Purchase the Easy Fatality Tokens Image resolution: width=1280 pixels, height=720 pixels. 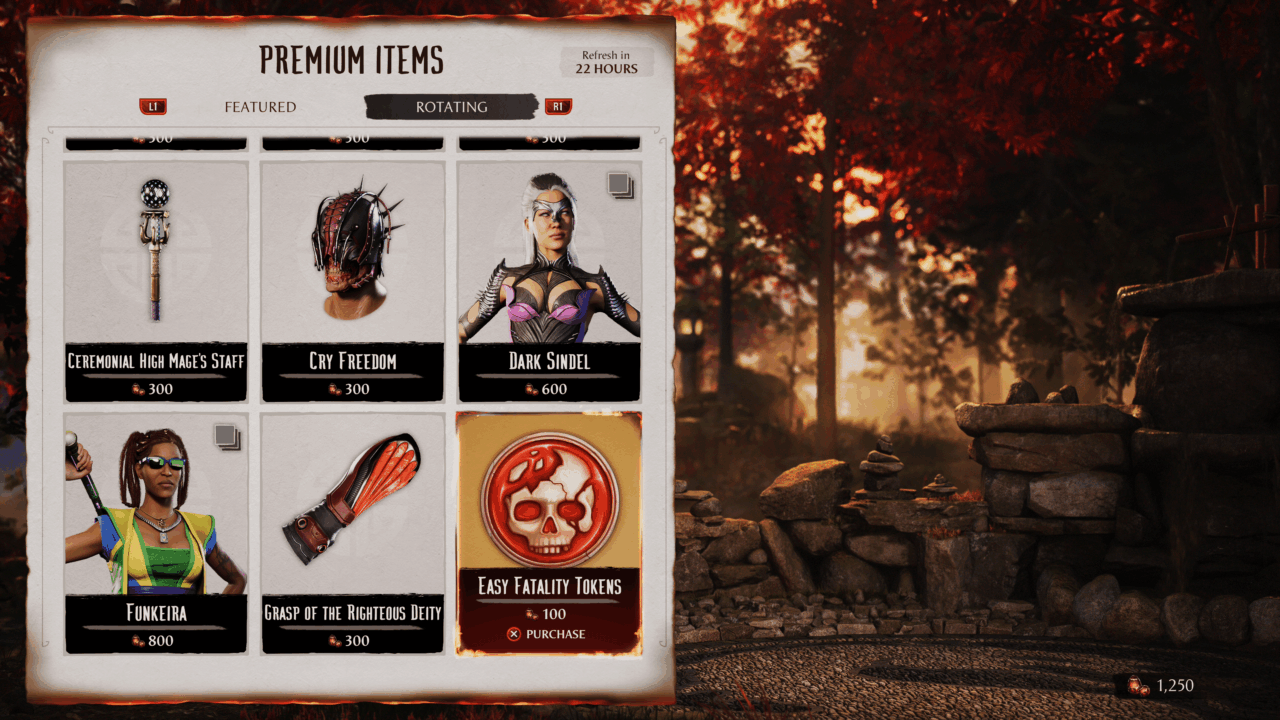[x=548, y=634]
